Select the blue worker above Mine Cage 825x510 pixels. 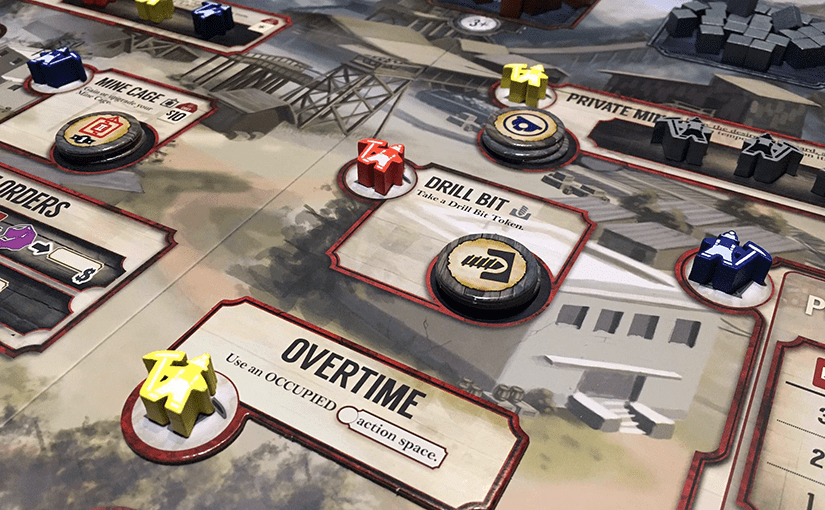pyautogui.click(x=57, y=68)
